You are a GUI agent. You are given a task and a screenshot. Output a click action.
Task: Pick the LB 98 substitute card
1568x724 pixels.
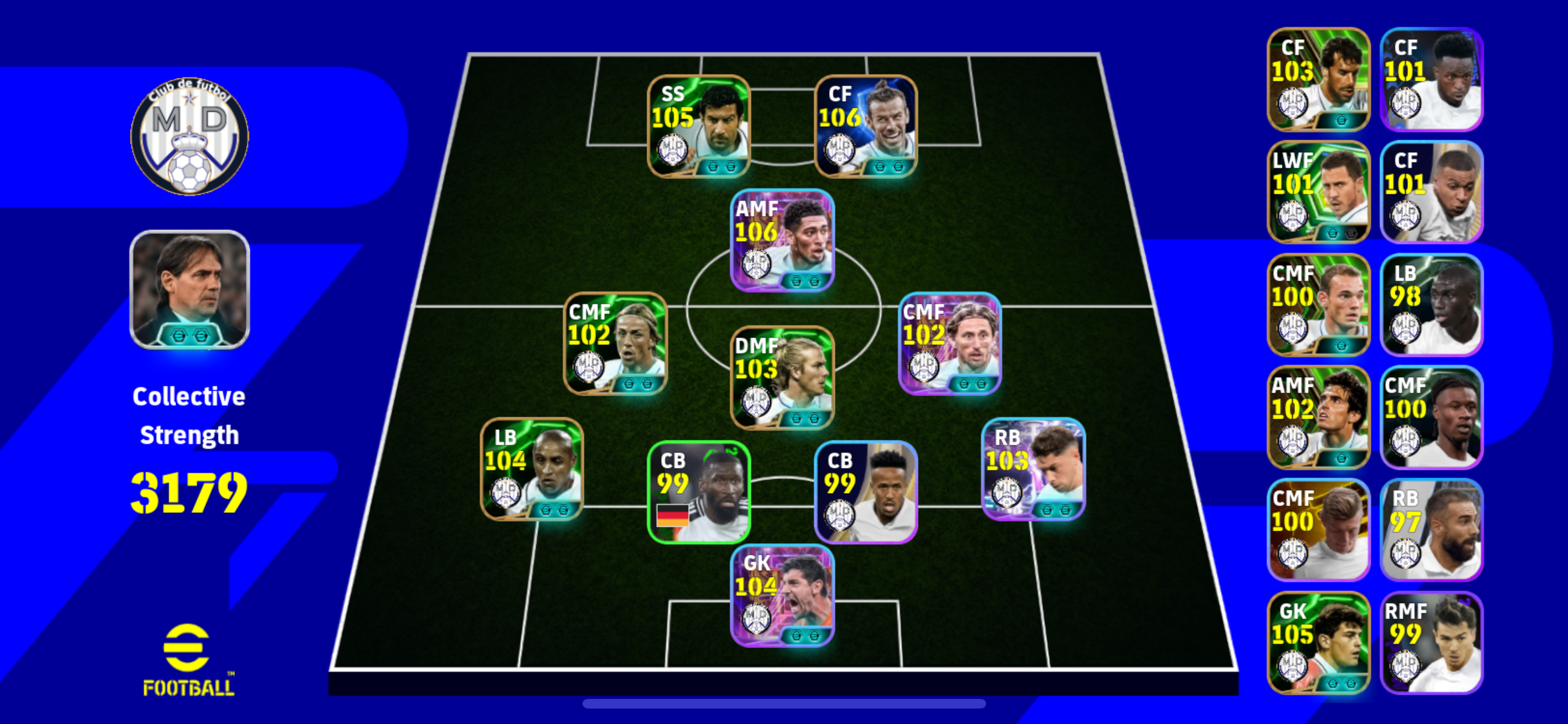[x=1432, y=305]
